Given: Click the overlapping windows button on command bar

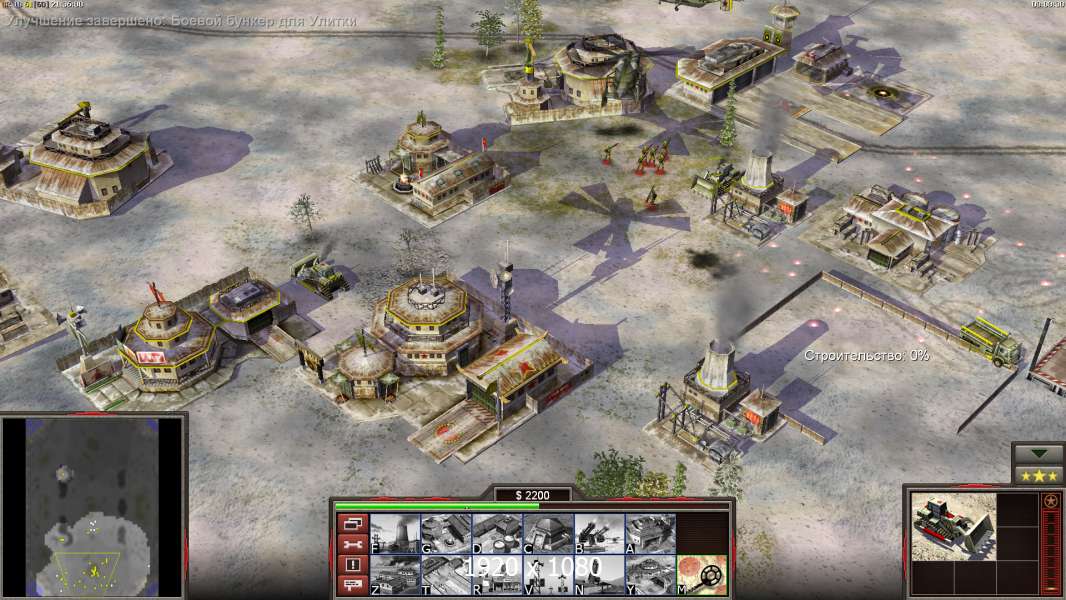Looking at the screenshot, I should point(352,523).
